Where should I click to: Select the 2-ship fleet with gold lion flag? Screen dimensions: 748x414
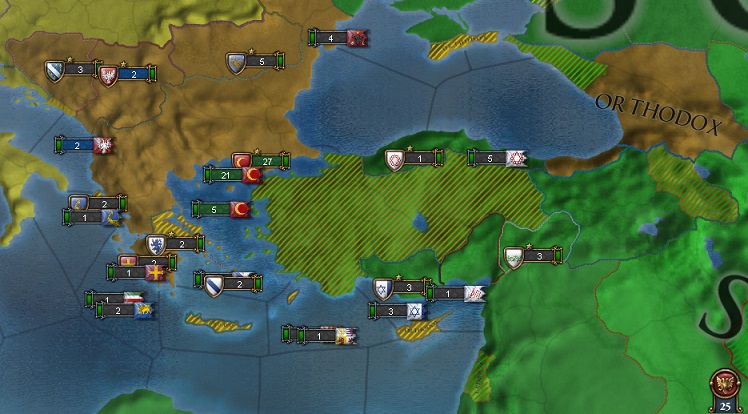(x=125, y=310)
